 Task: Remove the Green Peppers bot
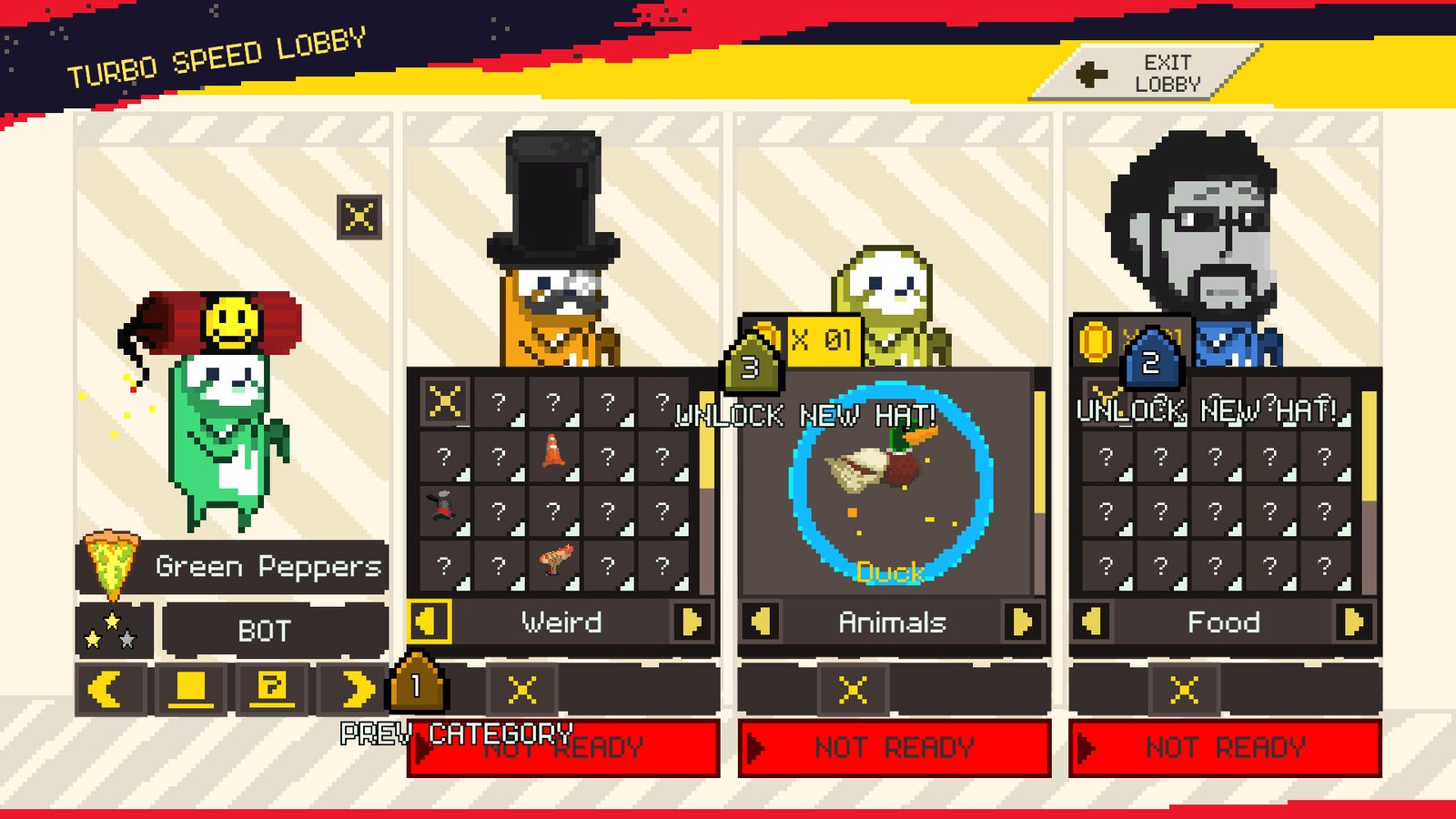coord(359,217)
